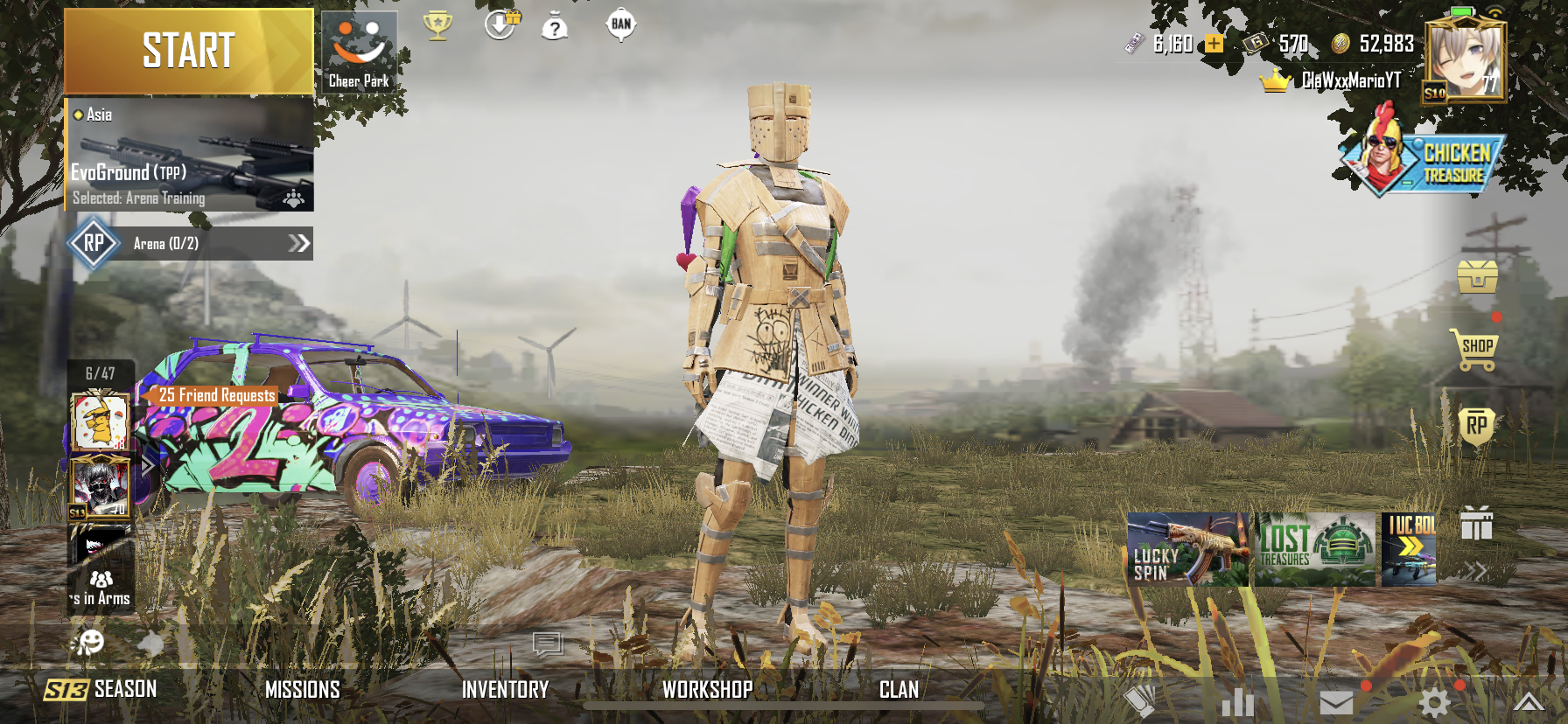The width and height of the screenshot is (1568, 724).
Task: Open the Shop cart icon
Action: point(1476,348)
